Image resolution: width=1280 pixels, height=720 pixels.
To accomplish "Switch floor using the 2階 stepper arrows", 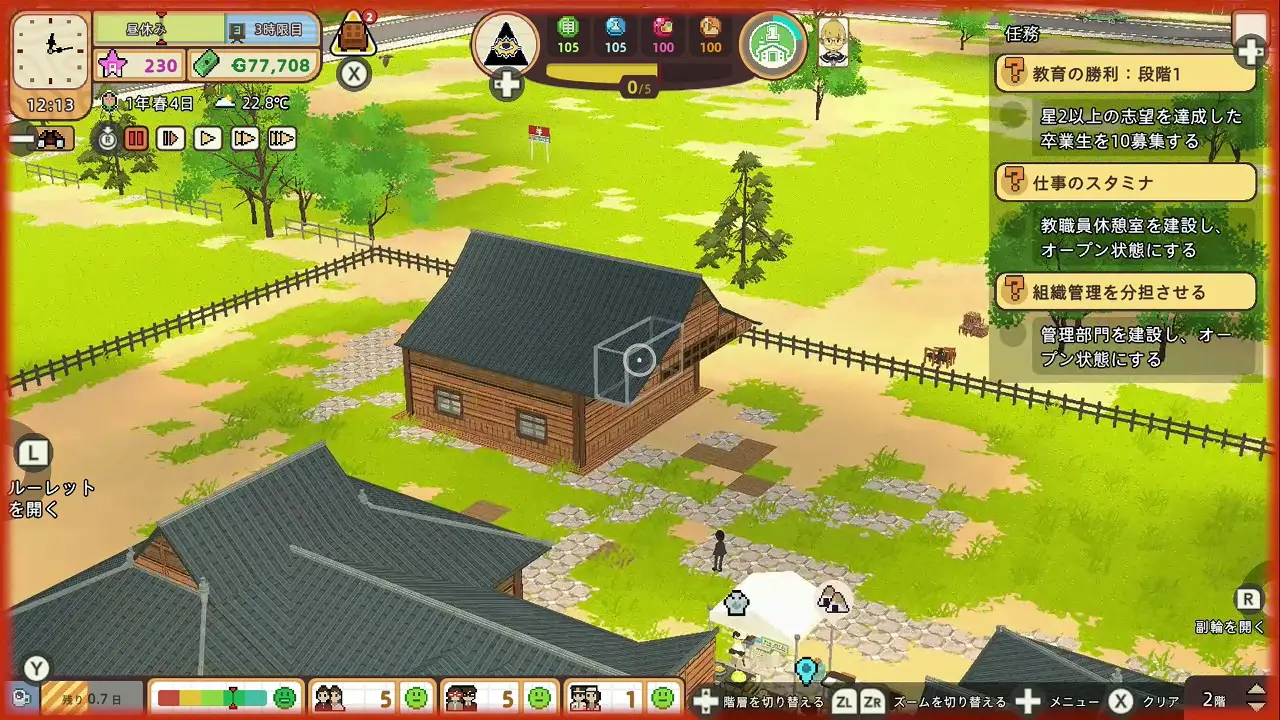I will click(1257, 697).
